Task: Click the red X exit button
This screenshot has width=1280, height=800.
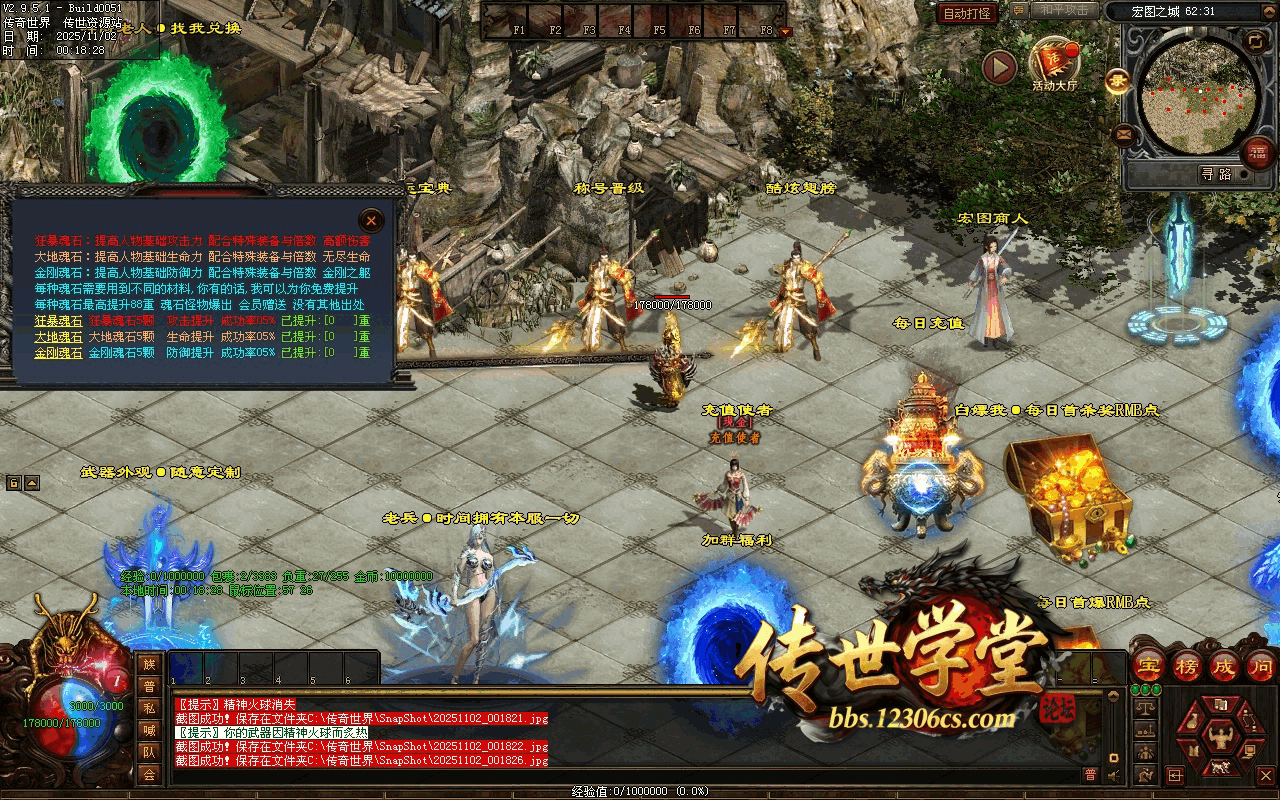Action: [1266, 775]
